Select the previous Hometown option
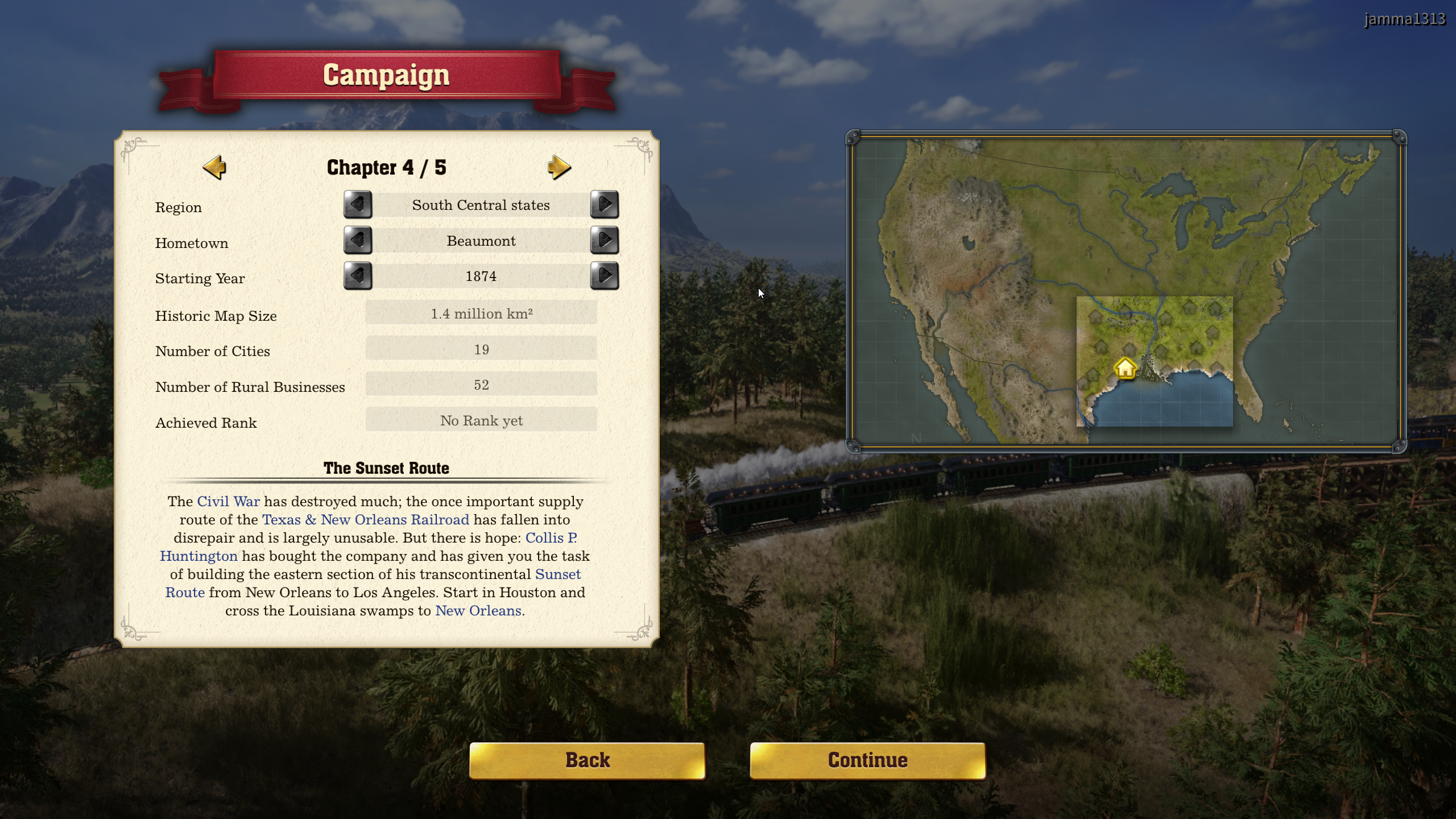The width and height of the screenshot is (1456, 819). [x=358, y=241]
